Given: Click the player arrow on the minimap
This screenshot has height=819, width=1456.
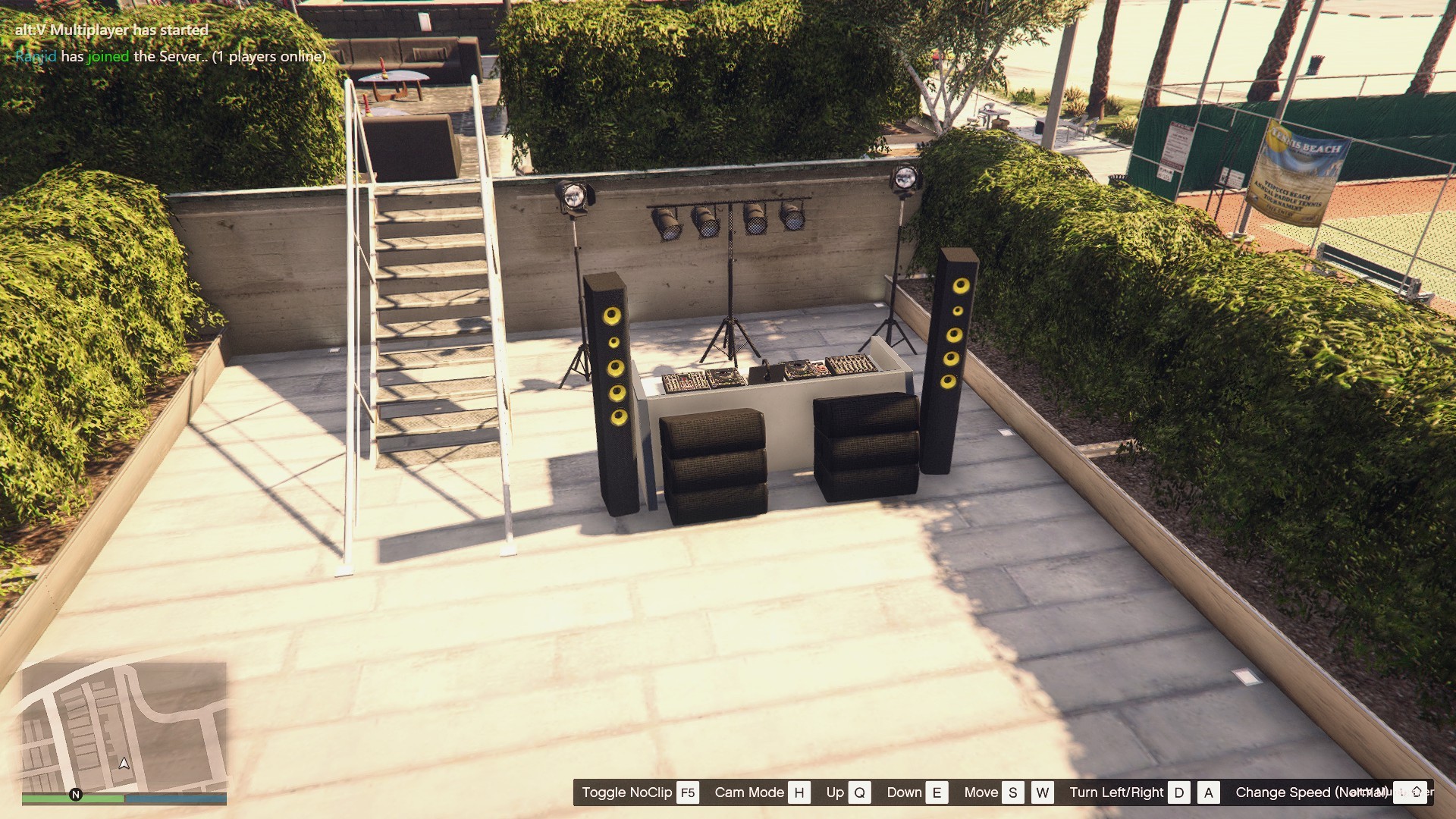Looking at the screenshot, I should click(x=124, y=763).
